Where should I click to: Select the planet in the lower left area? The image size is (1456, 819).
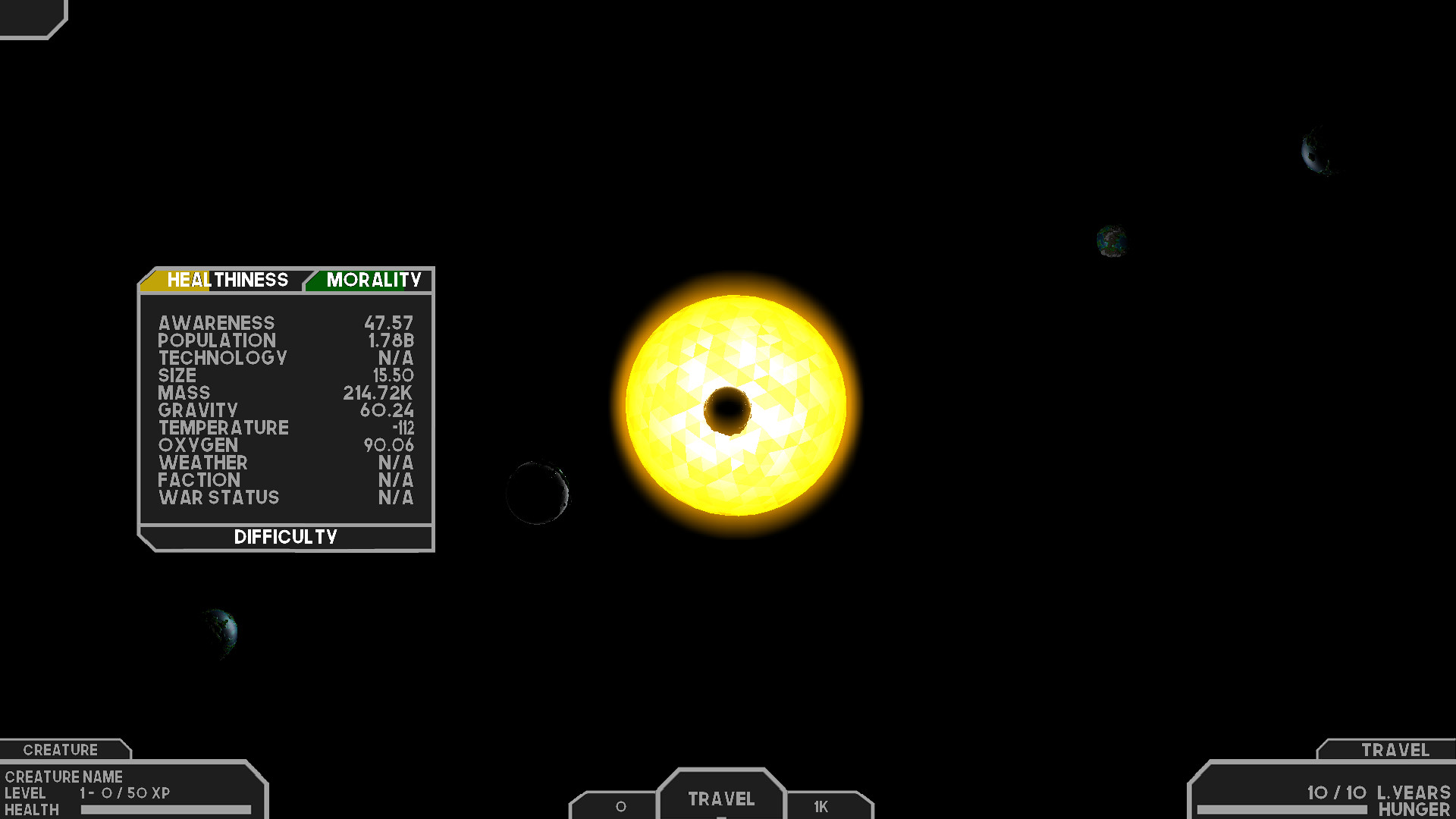coord(218,631)
